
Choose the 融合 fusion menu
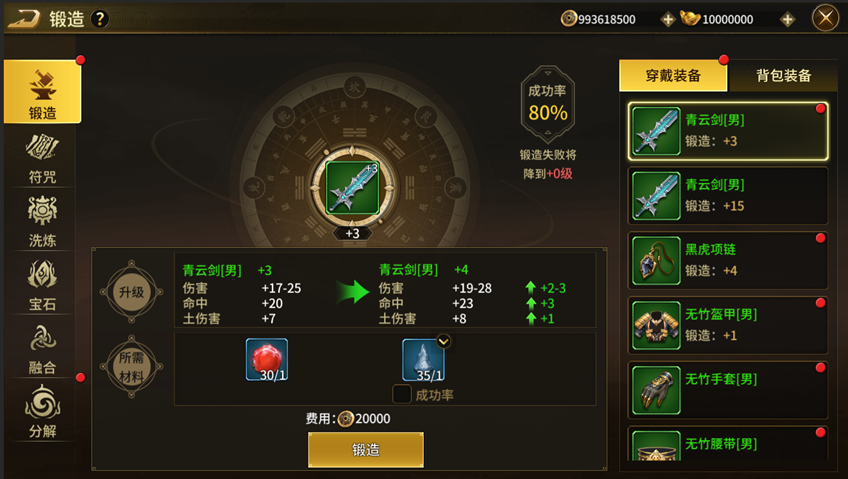tap(42, 346)
